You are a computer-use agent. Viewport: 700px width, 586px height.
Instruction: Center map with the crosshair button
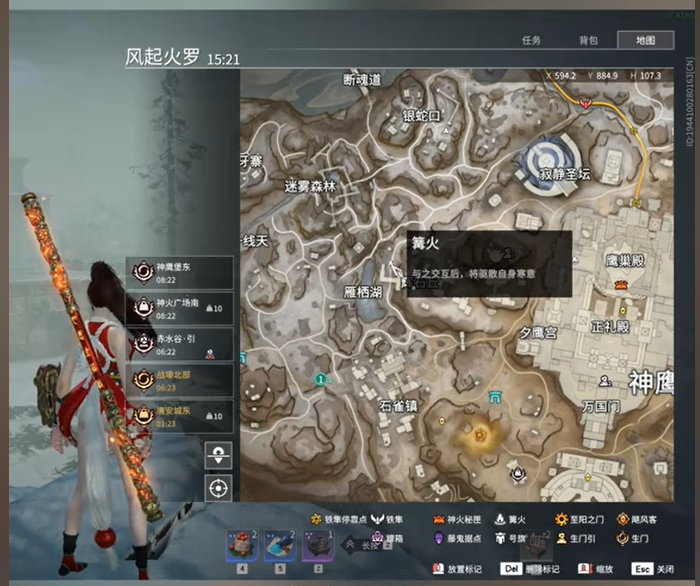point(219,489)
